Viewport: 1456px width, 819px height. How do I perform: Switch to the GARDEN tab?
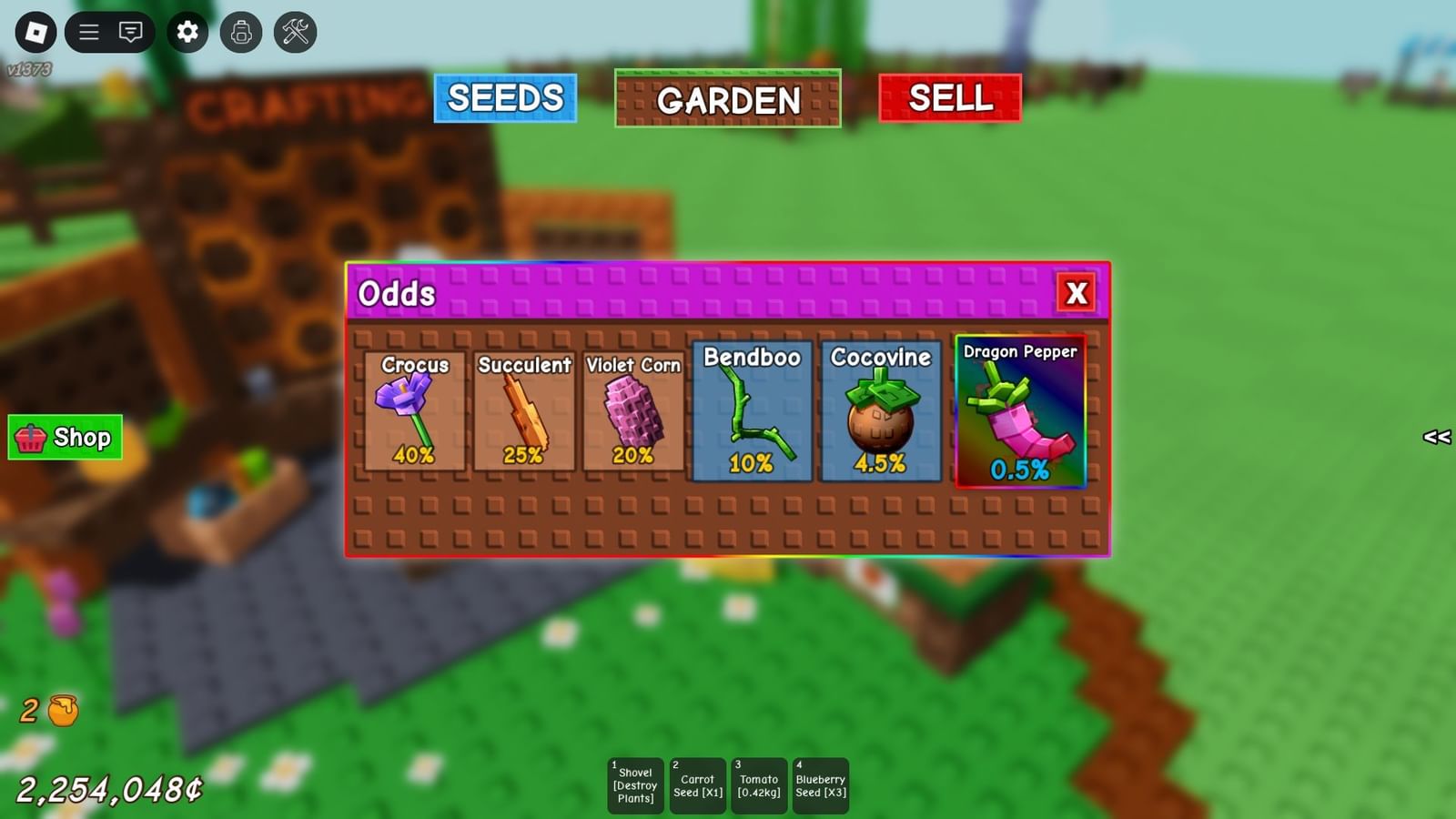pyautogui.click(x=728, y=100)
